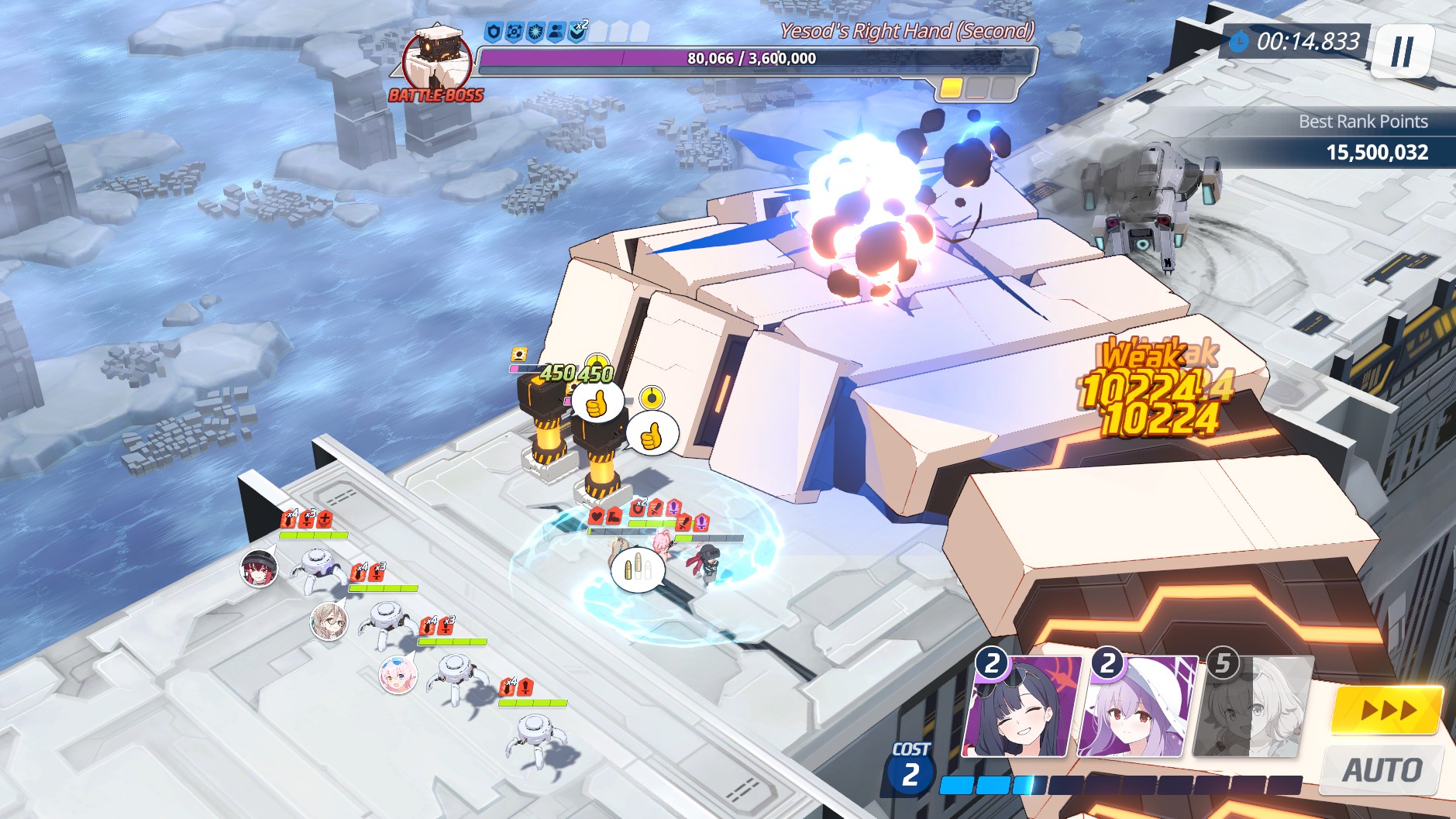Click the Battle Boss portrait icon

(x=437, y=60)
